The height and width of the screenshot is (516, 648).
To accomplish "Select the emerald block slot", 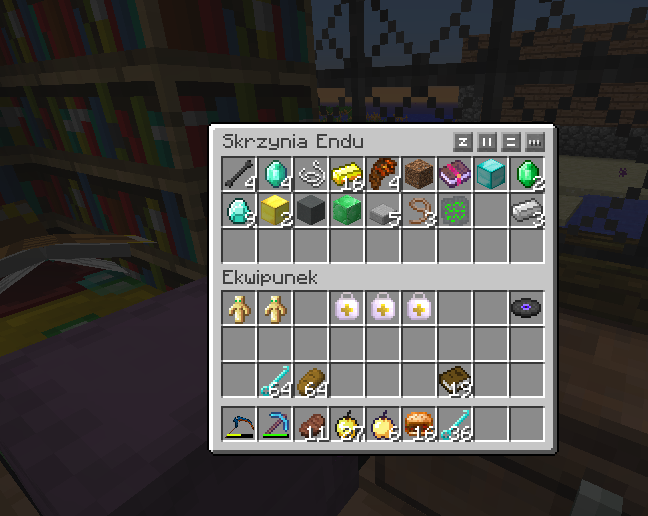I will coord(347,210).
